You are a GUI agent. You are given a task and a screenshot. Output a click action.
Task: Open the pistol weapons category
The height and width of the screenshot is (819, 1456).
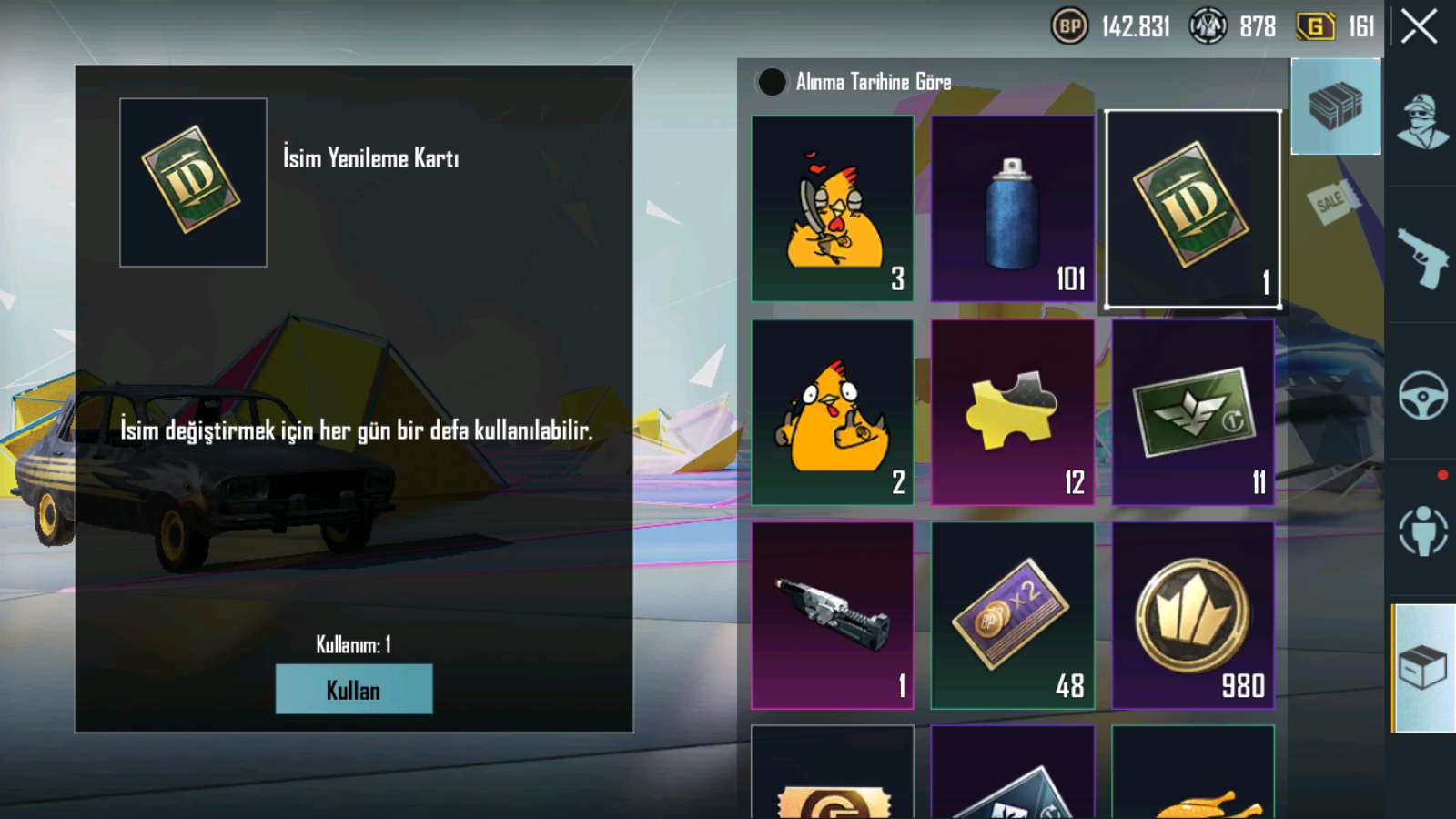pos(1422,257)
